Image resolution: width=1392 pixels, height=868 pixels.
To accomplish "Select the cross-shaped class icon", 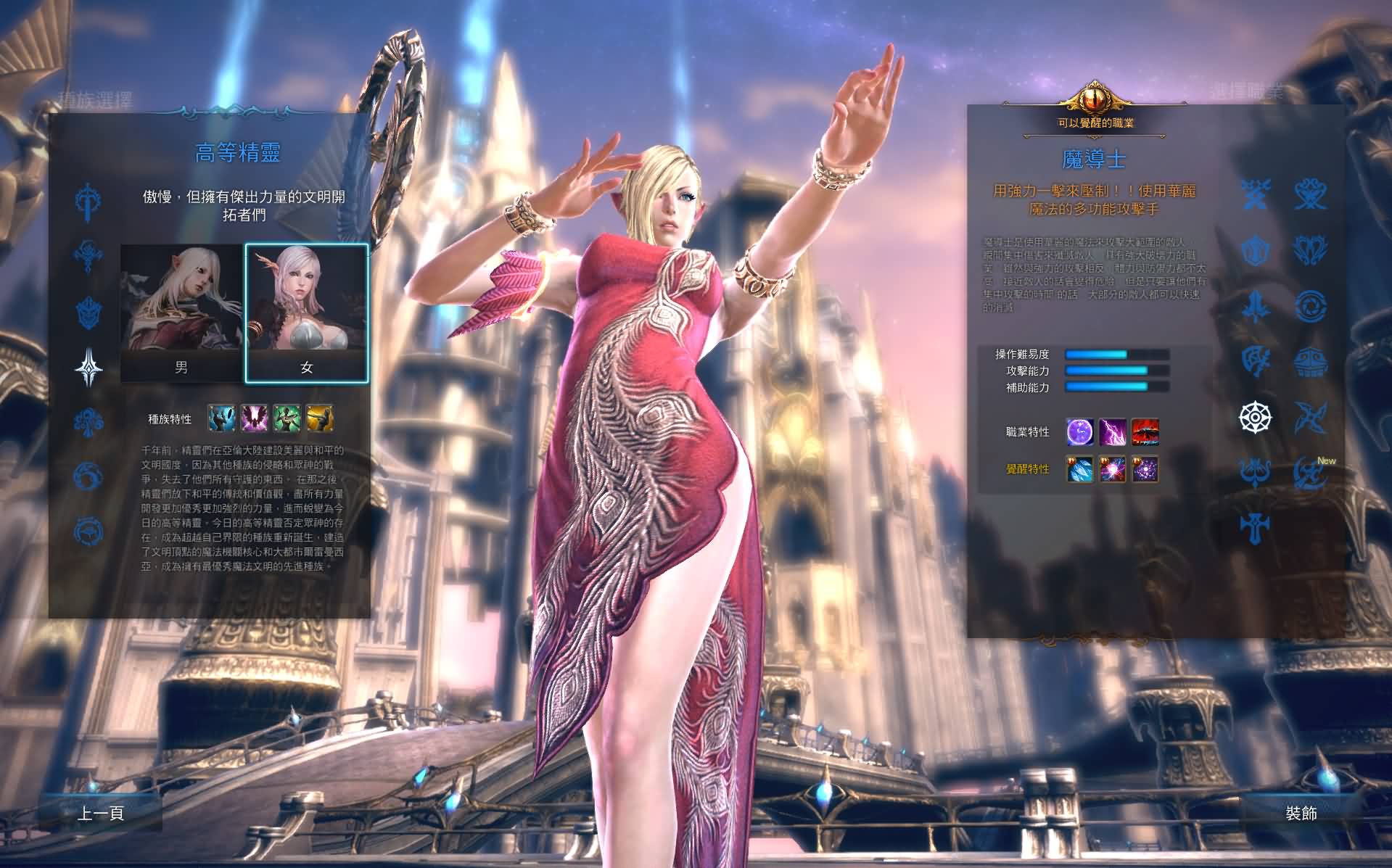I will (1255, 527).
